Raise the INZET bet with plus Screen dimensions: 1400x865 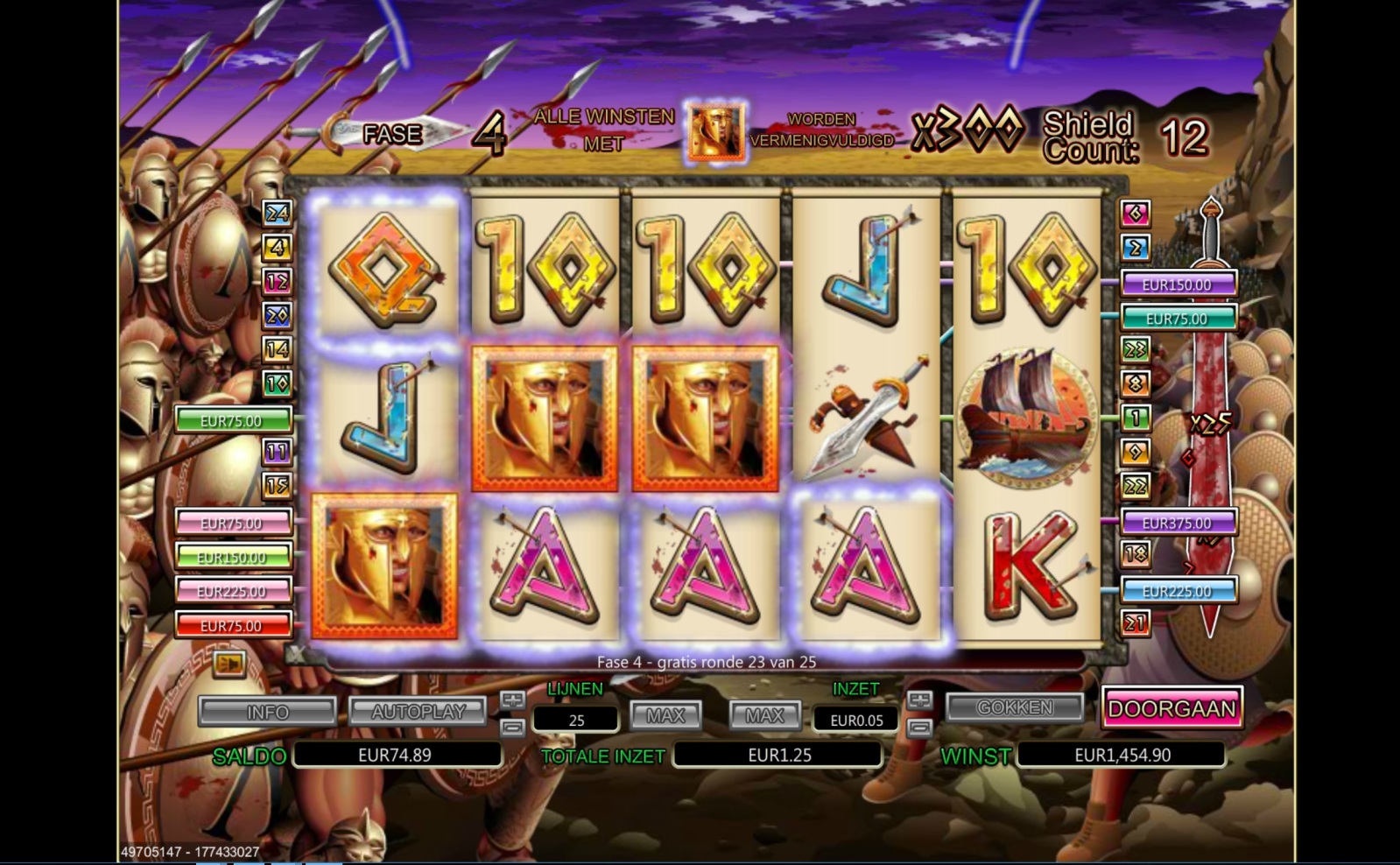[919, 700]
